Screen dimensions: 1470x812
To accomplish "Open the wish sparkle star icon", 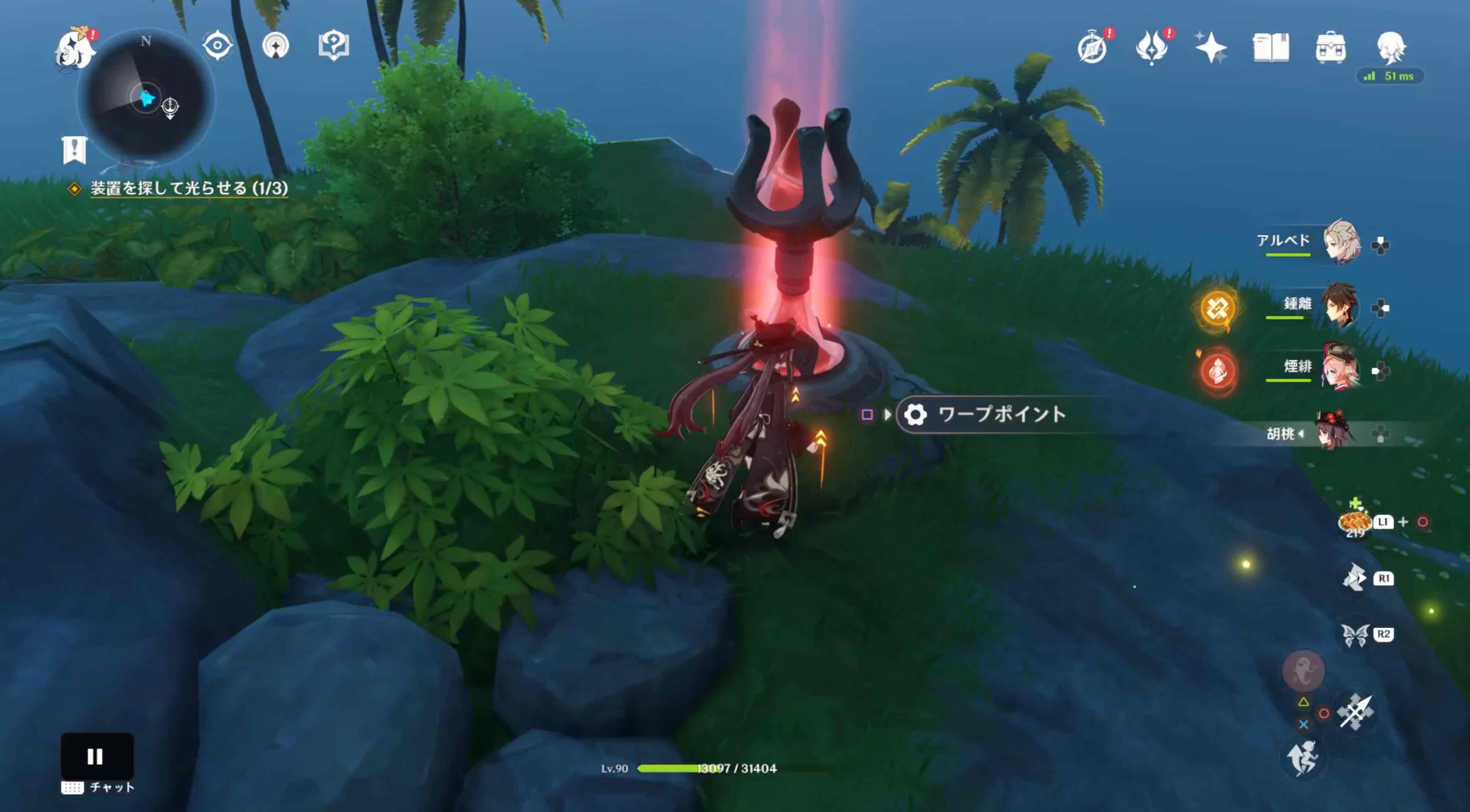I will 1213,49.
